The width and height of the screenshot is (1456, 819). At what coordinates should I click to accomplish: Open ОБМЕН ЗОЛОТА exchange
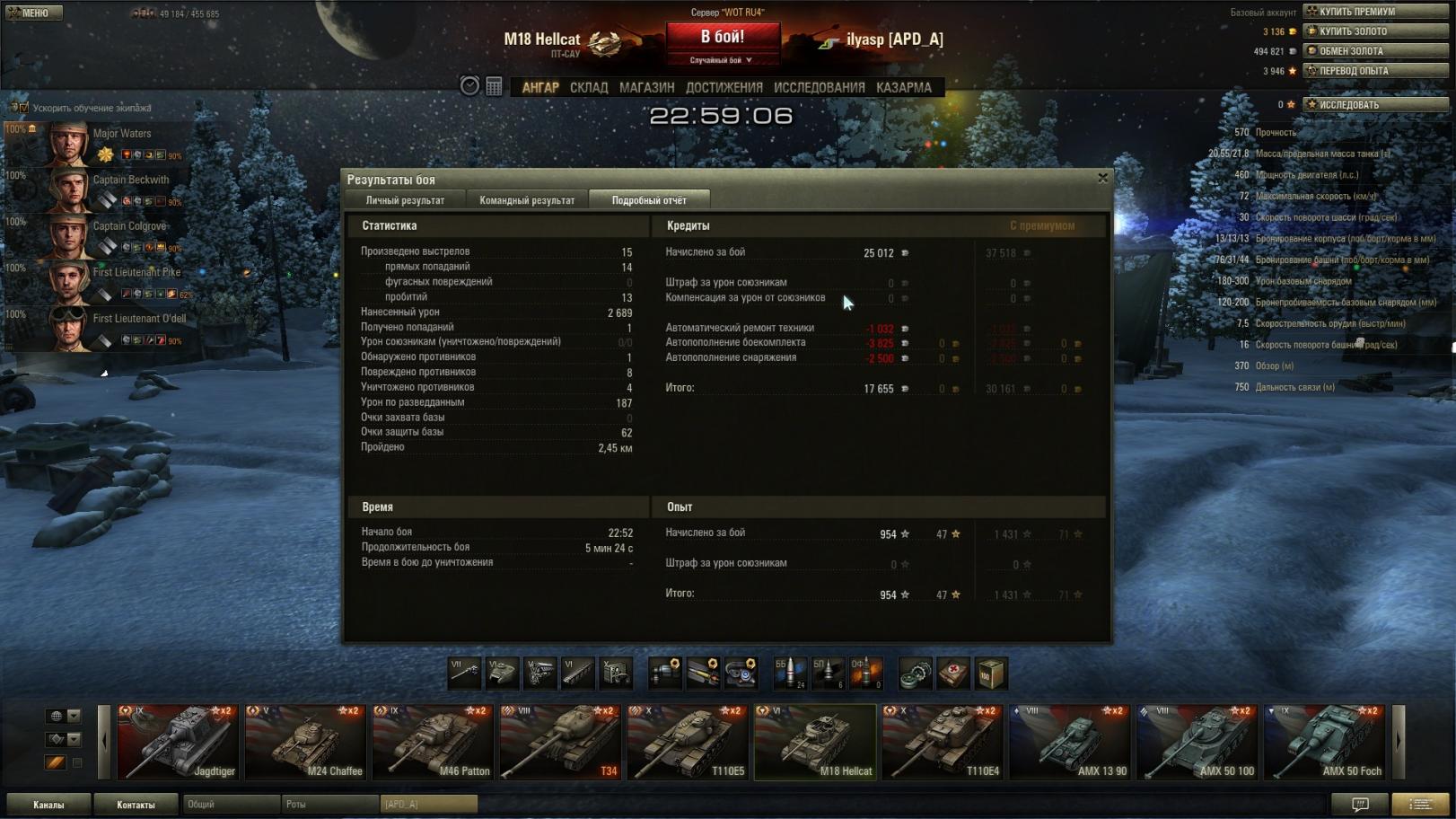(x=1375, y=51)
